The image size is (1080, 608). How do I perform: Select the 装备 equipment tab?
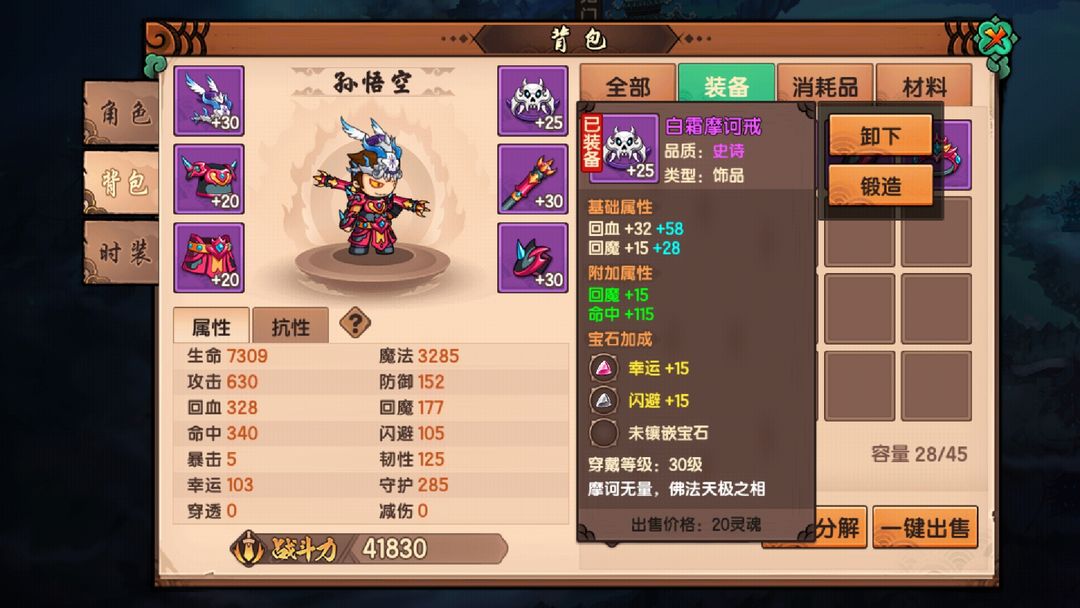point(726,87)
